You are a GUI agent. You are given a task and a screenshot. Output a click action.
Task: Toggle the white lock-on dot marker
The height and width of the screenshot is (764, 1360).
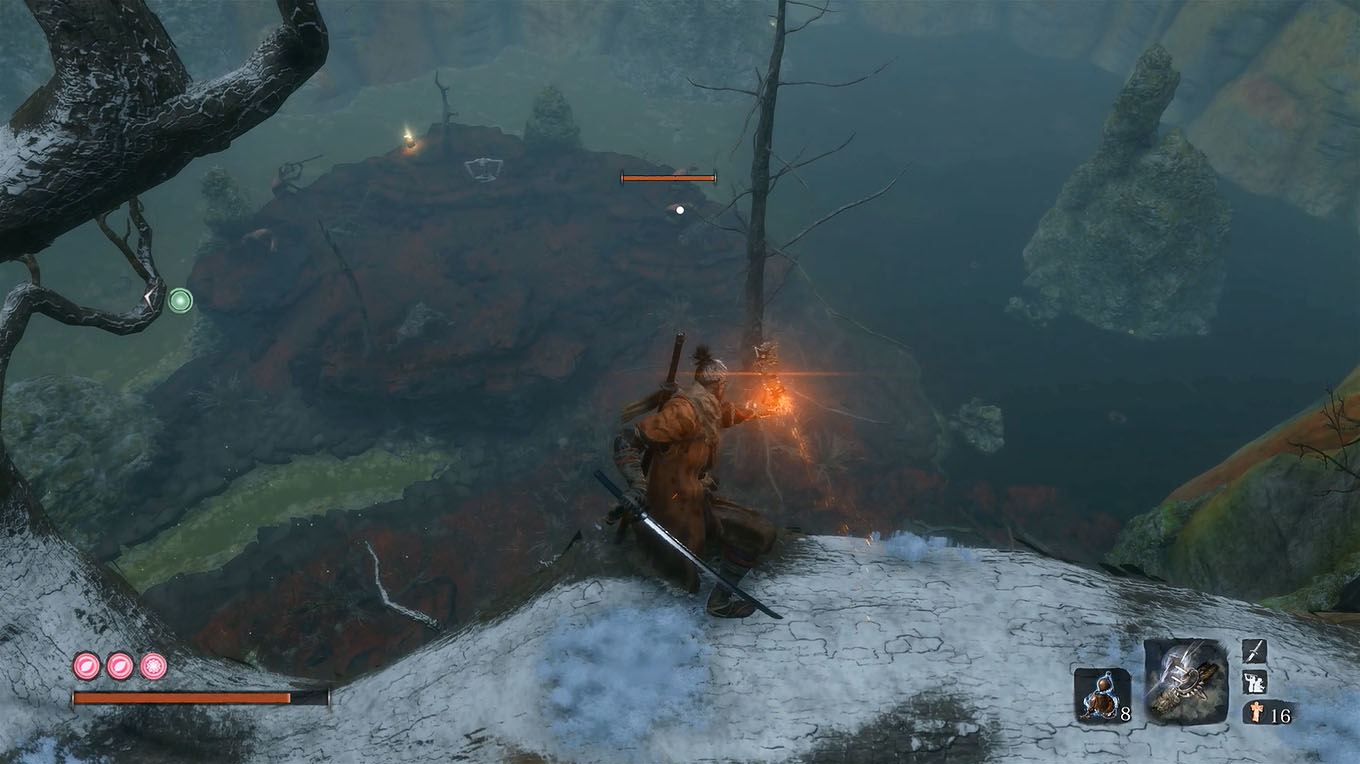[x=681, y=209]
